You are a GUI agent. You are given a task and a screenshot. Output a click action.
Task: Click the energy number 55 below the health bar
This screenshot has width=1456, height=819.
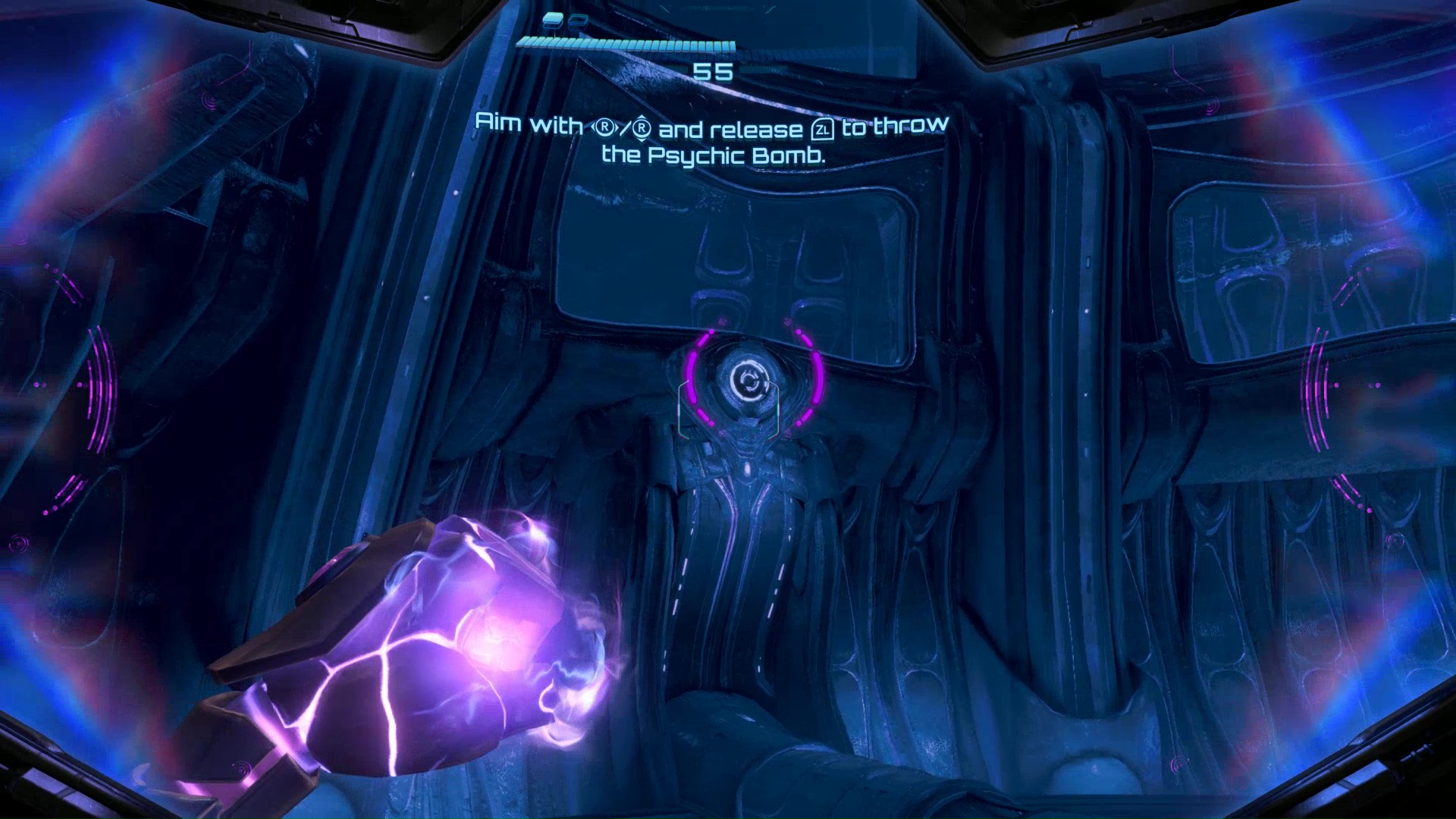pyautogui.click(x=714, y=72)
